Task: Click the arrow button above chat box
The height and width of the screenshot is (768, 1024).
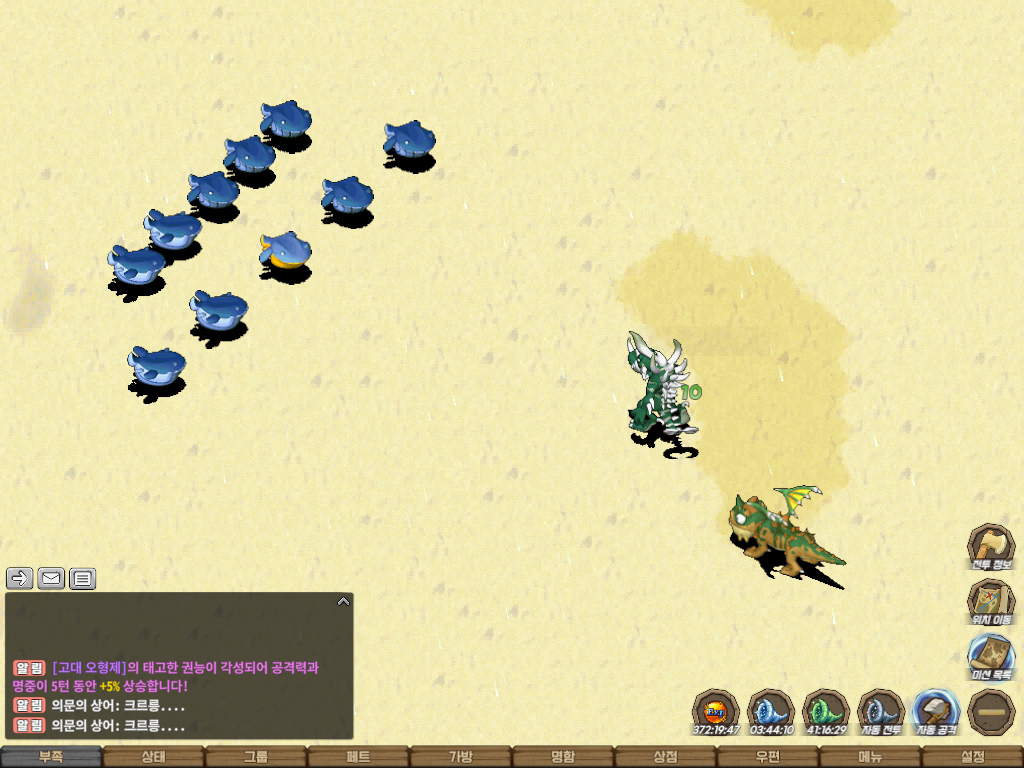Action: (x=20, y=578)
